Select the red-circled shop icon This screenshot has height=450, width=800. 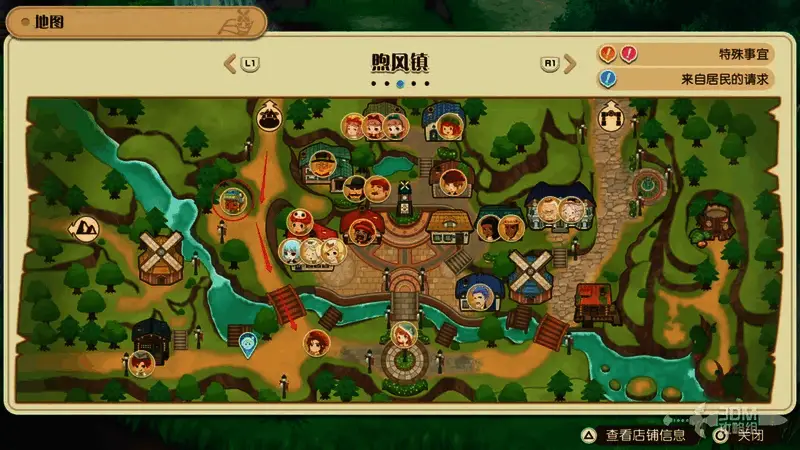point(234,201)
